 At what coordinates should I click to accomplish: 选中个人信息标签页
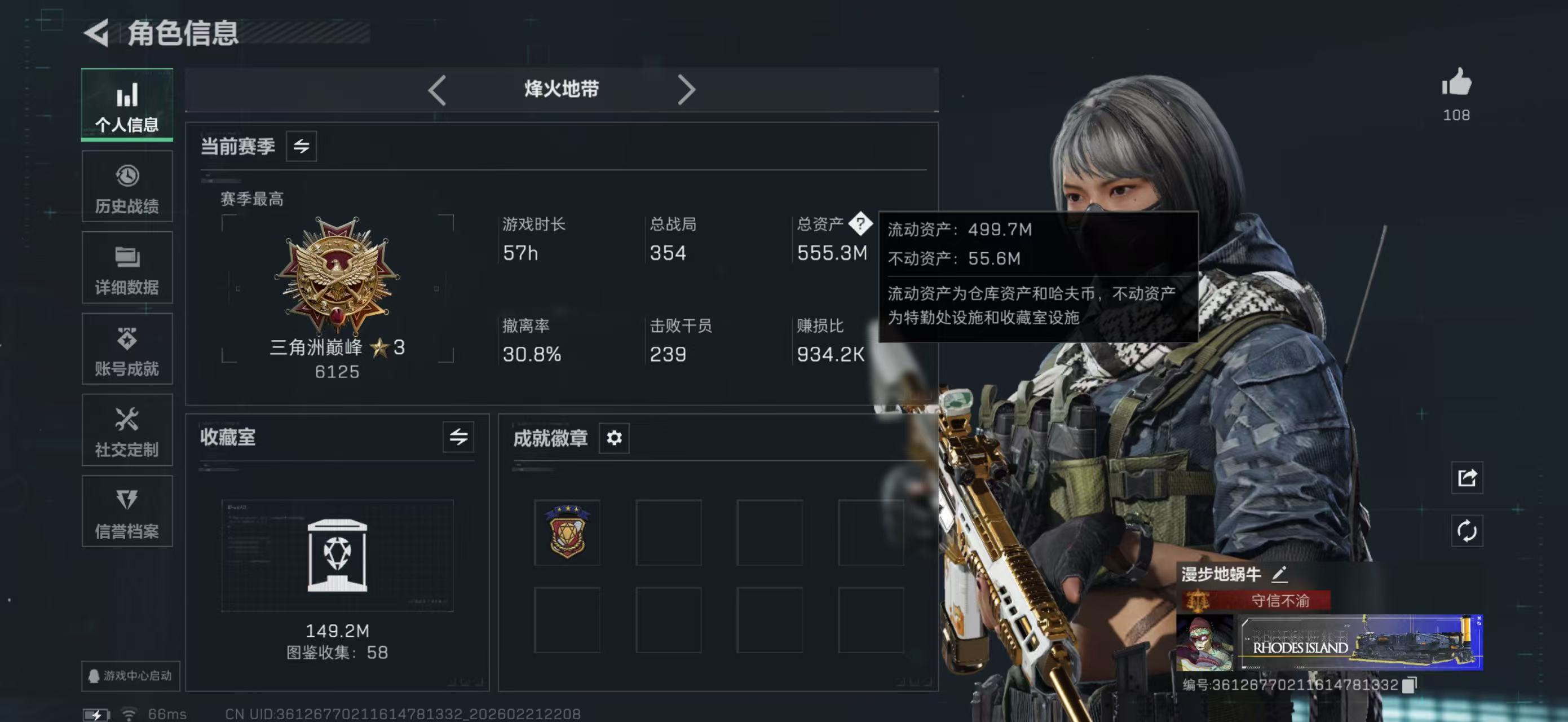click(x=127, y=105)
